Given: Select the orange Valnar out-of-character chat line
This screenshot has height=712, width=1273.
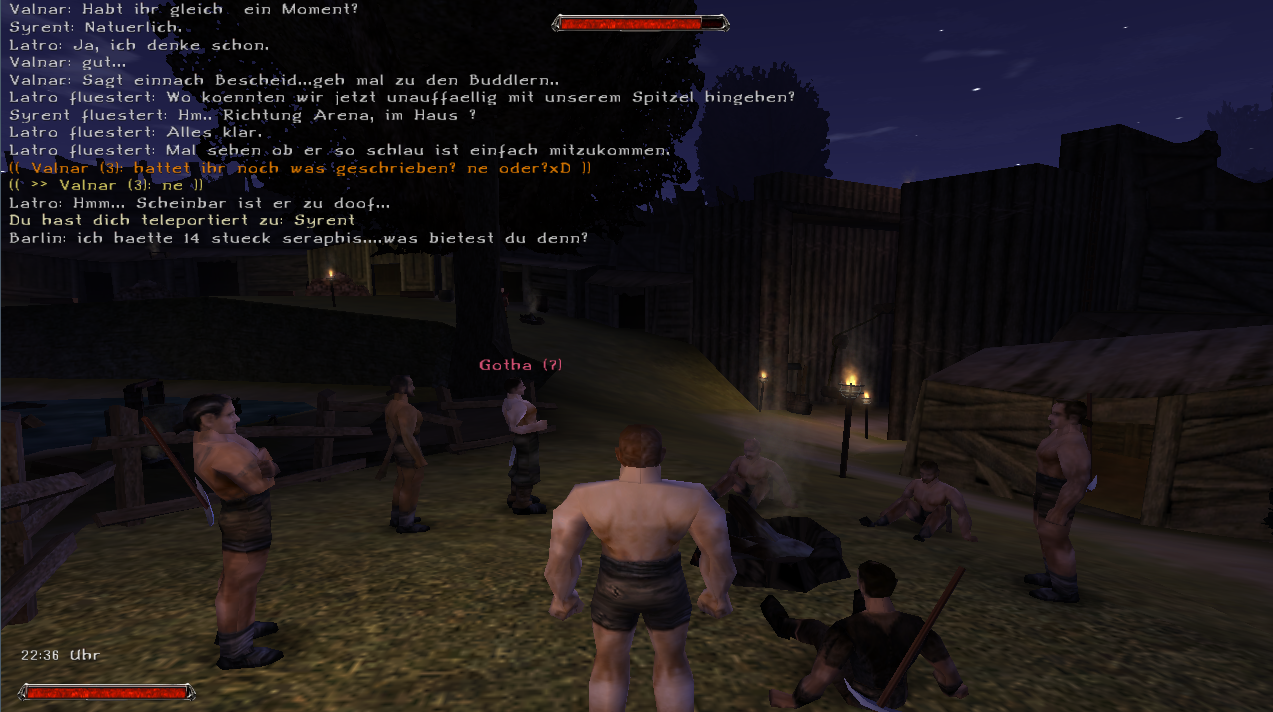Looking at the screenshot, I should click(x=300, y=168).
